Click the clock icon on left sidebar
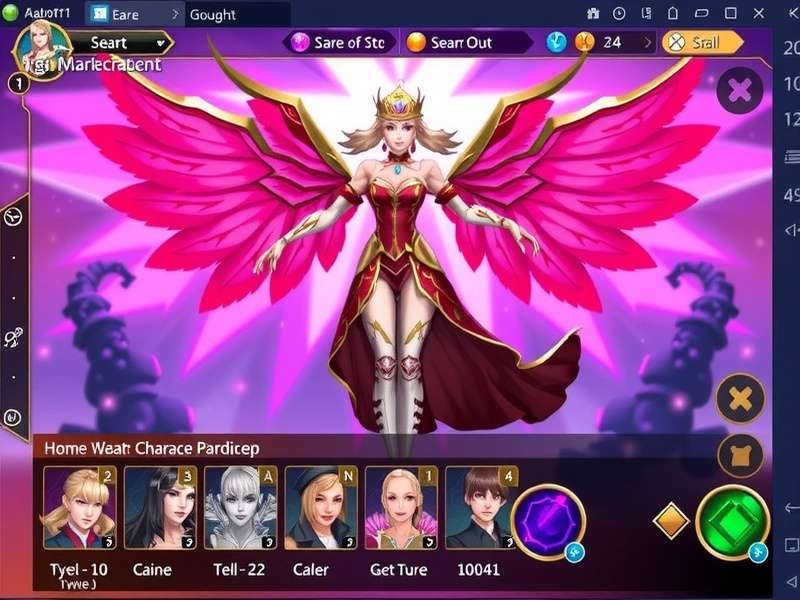This screenshot has height=600, width=800. click(13, 215)
